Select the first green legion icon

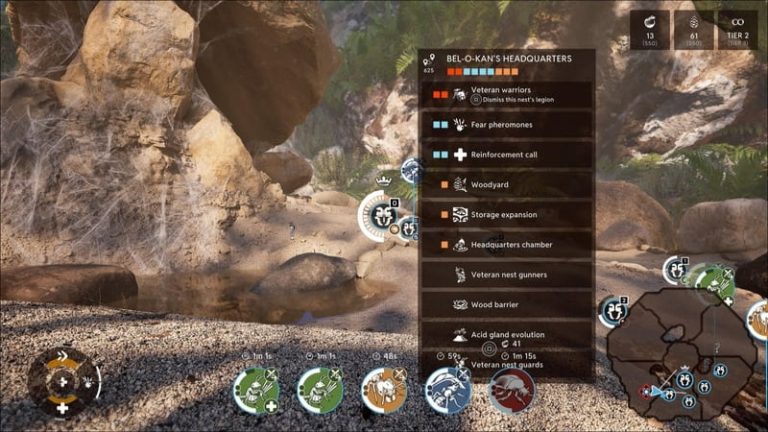[x=255, y=390]
